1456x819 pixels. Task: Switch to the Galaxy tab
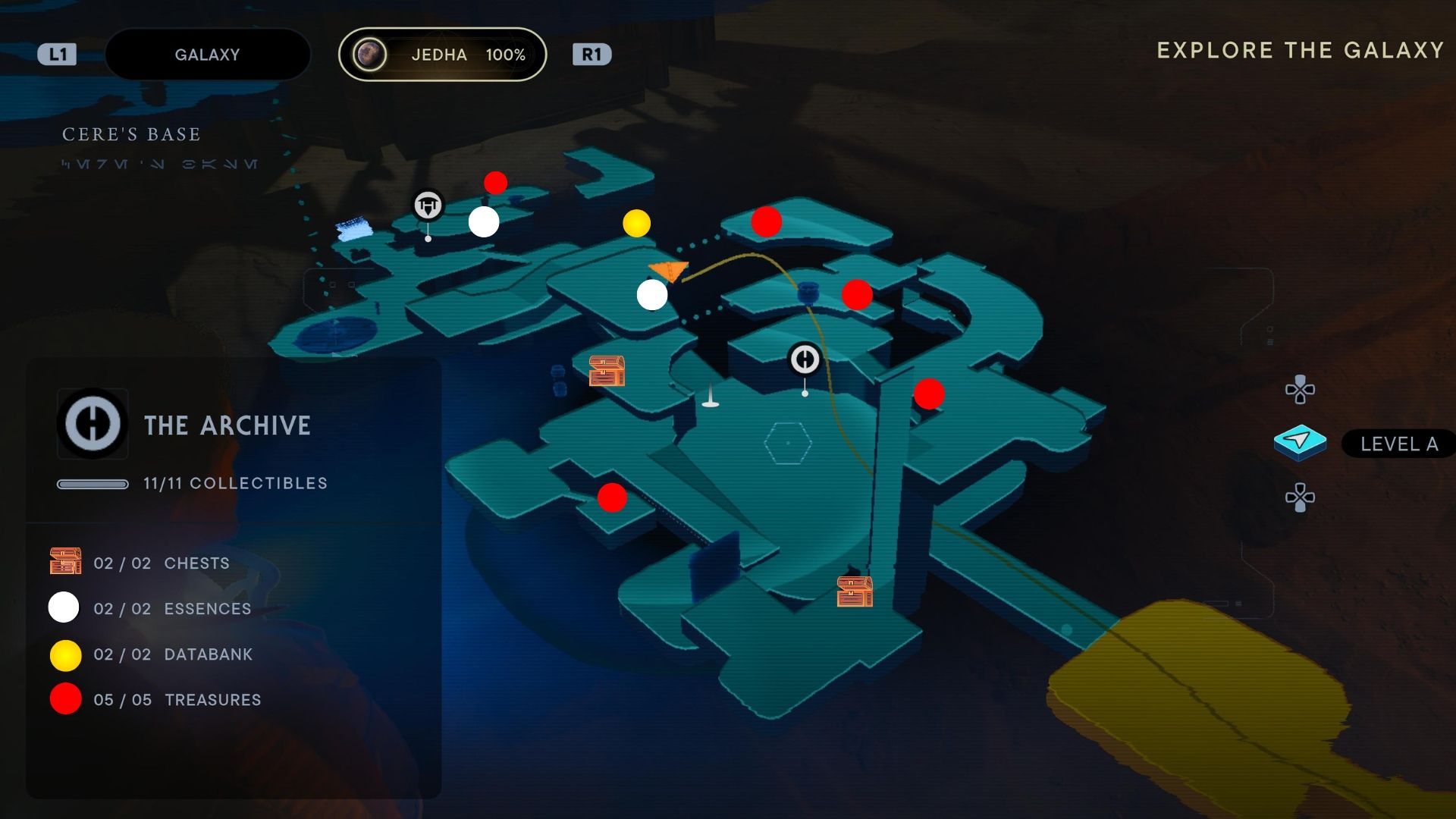[207, 55]
